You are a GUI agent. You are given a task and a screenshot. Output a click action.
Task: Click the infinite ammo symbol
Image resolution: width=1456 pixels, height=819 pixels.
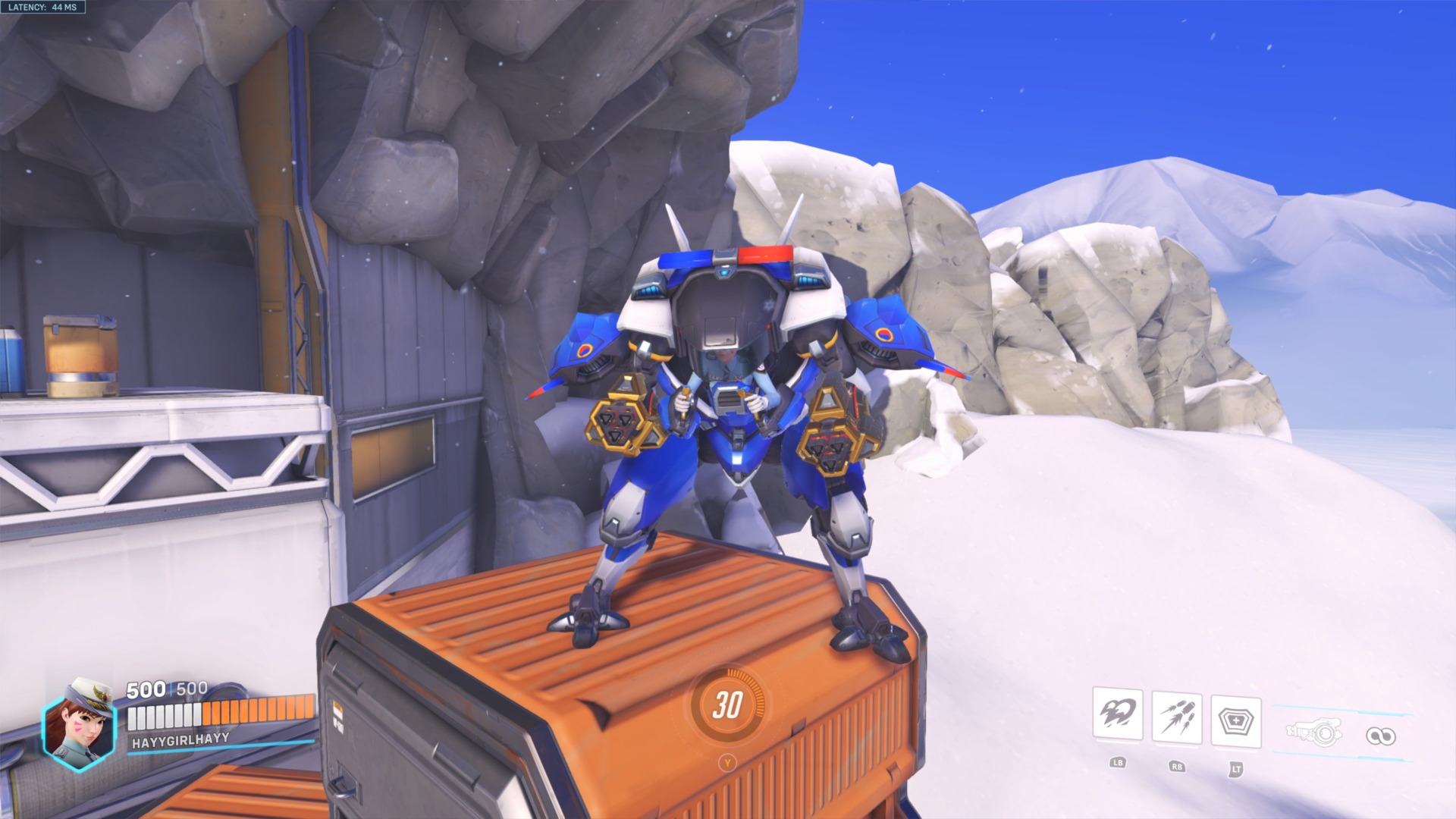[1382, 734]
